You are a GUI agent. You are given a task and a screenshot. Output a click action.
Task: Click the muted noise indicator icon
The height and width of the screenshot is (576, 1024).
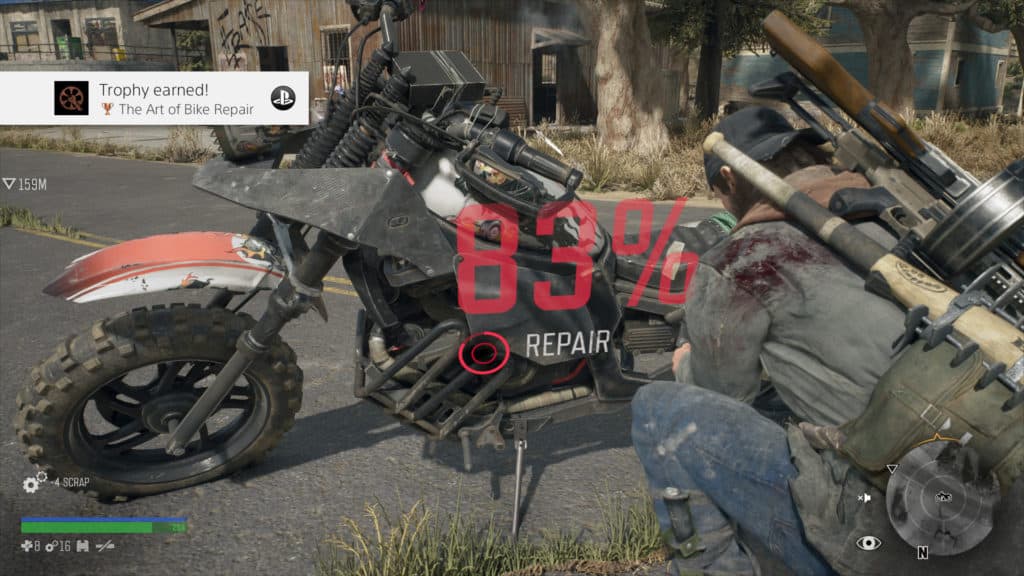point(865,497)
